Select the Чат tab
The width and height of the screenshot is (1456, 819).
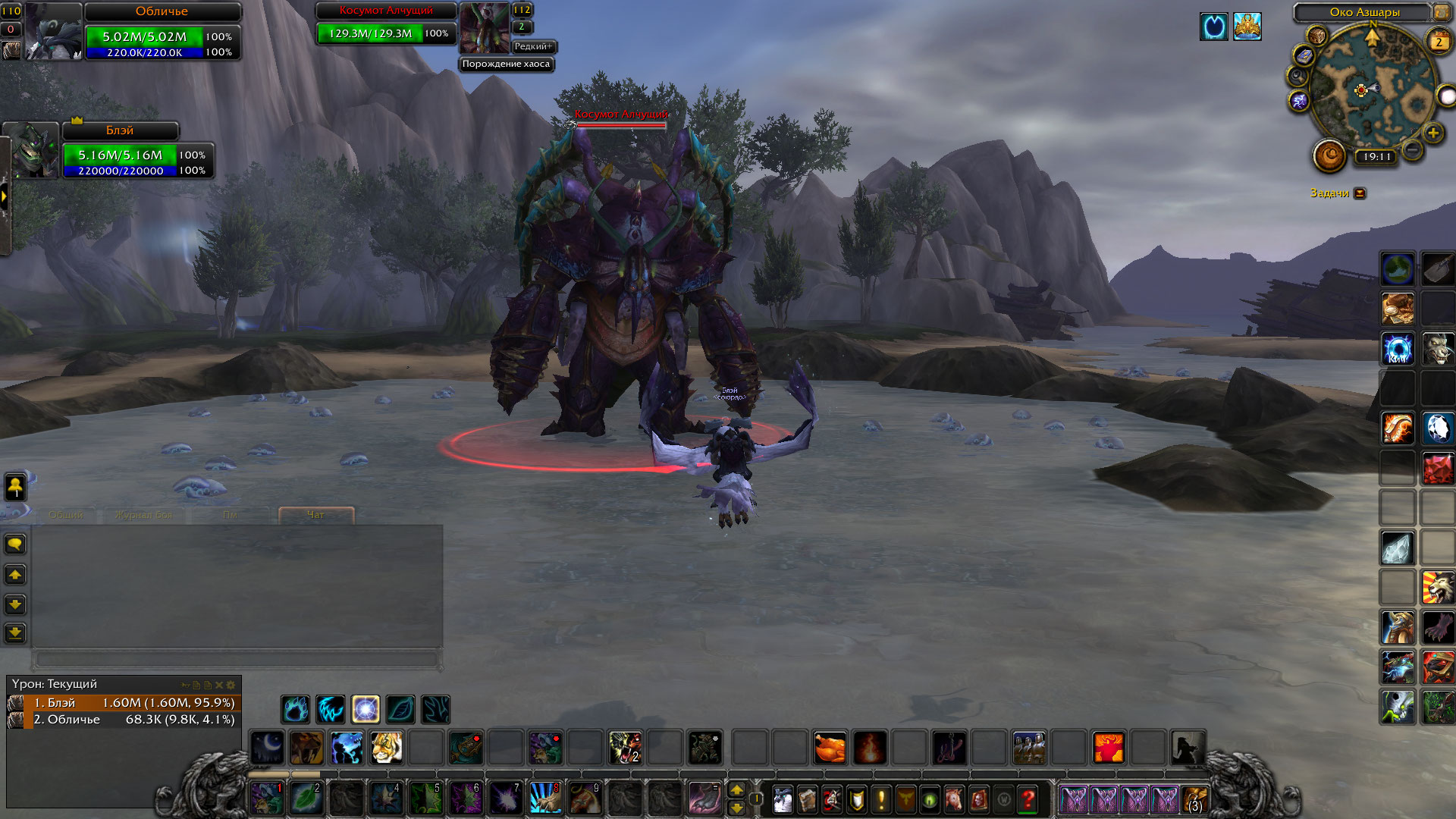[315, 515]
